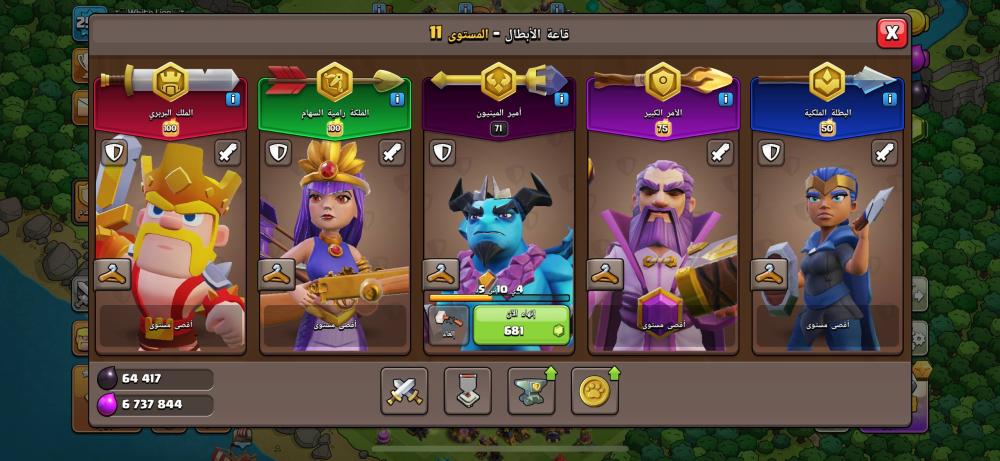The width and height of the screenshot is (1000, 461).
Task: Open Barbarian King skins hanger
Action: pyautogui.click(x=112, y=274)
